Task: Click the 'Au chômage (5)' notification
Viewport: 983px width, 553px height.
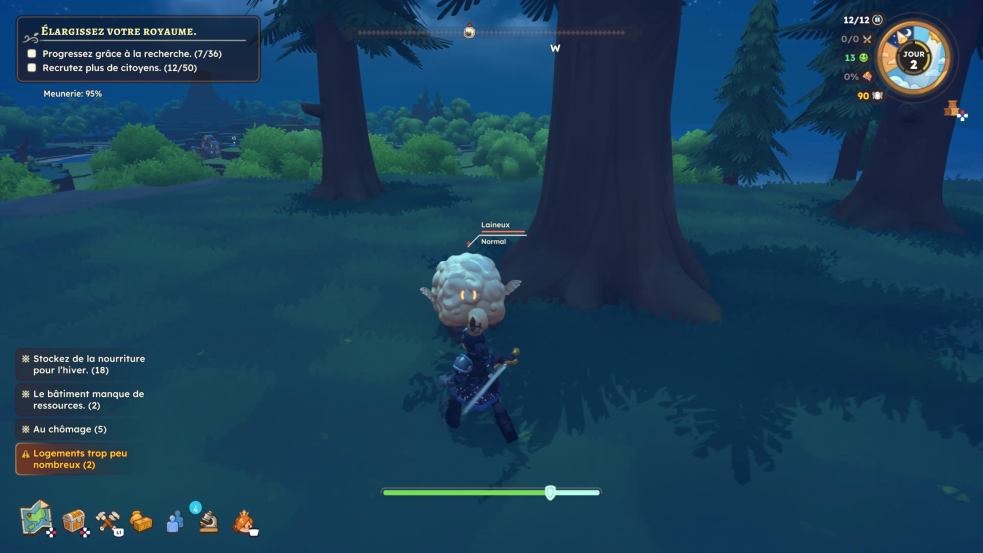Action: 69,429
